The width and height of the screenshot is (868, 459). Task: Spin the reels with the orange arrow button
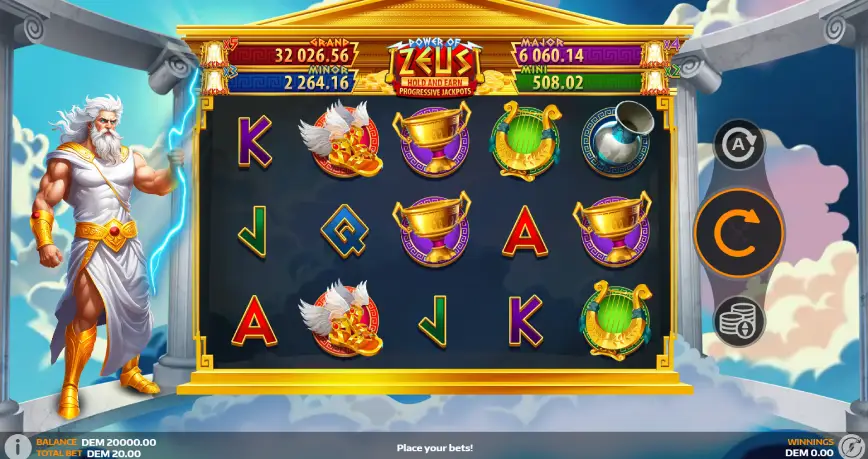739,232
